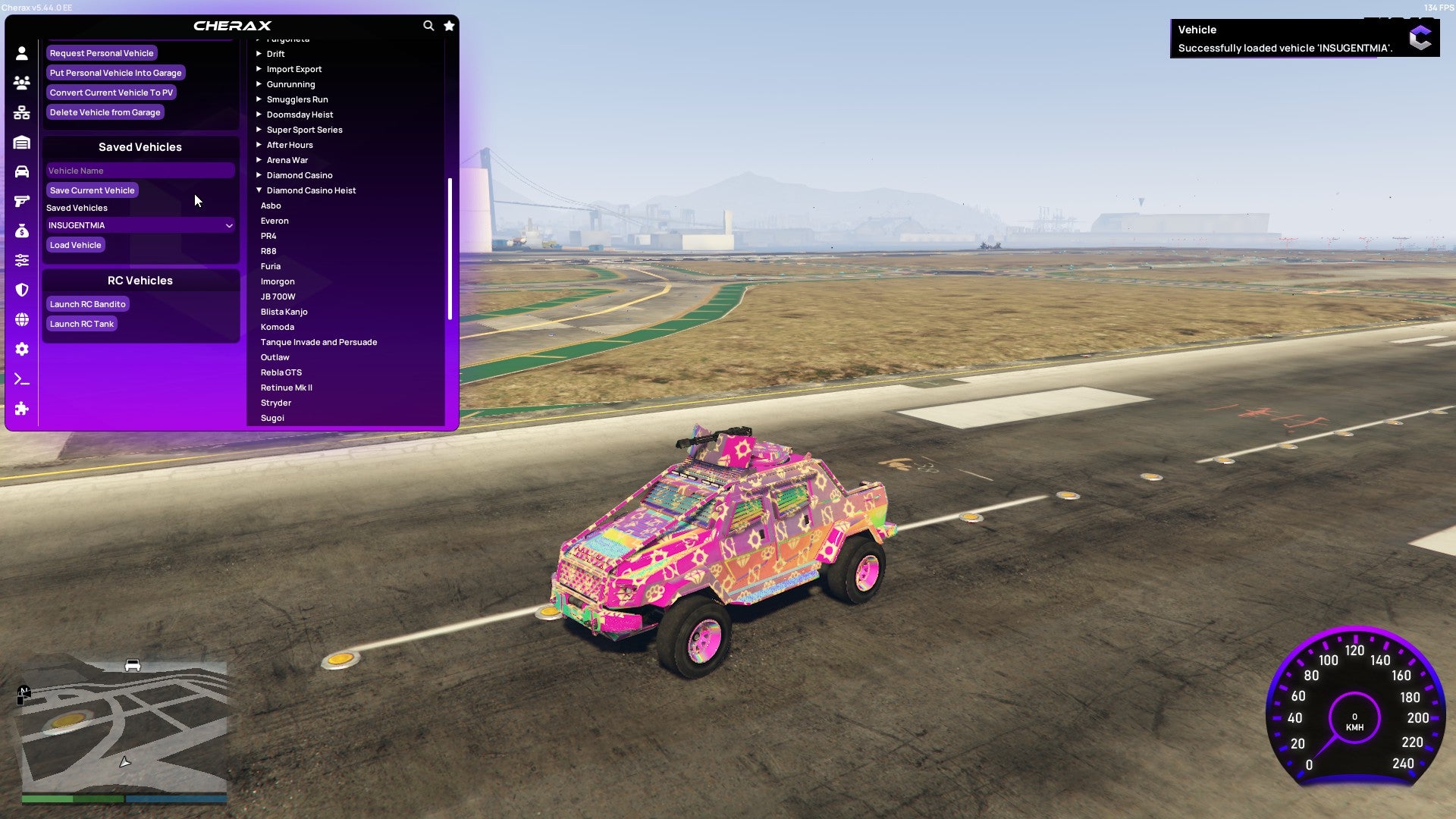Open the Saved Vehicles dropdown showing INSUGENTMIA
Image resolution: width=1456 pixels, height=819 pixels.
click(140, 225)
